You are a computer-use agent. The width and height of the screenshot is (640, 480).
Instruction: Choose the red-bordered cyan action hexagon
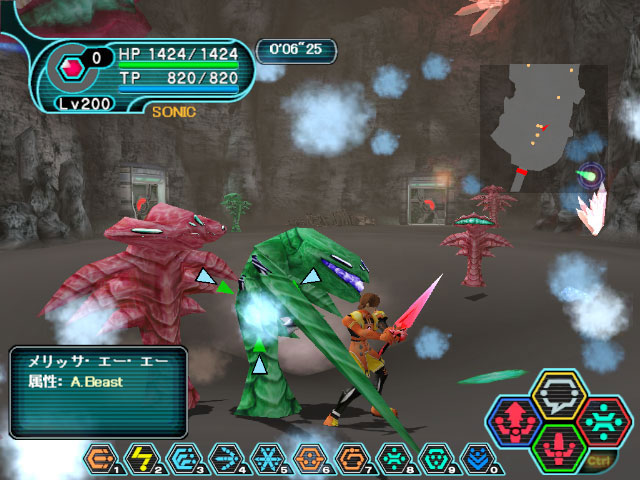click(600, 420)
